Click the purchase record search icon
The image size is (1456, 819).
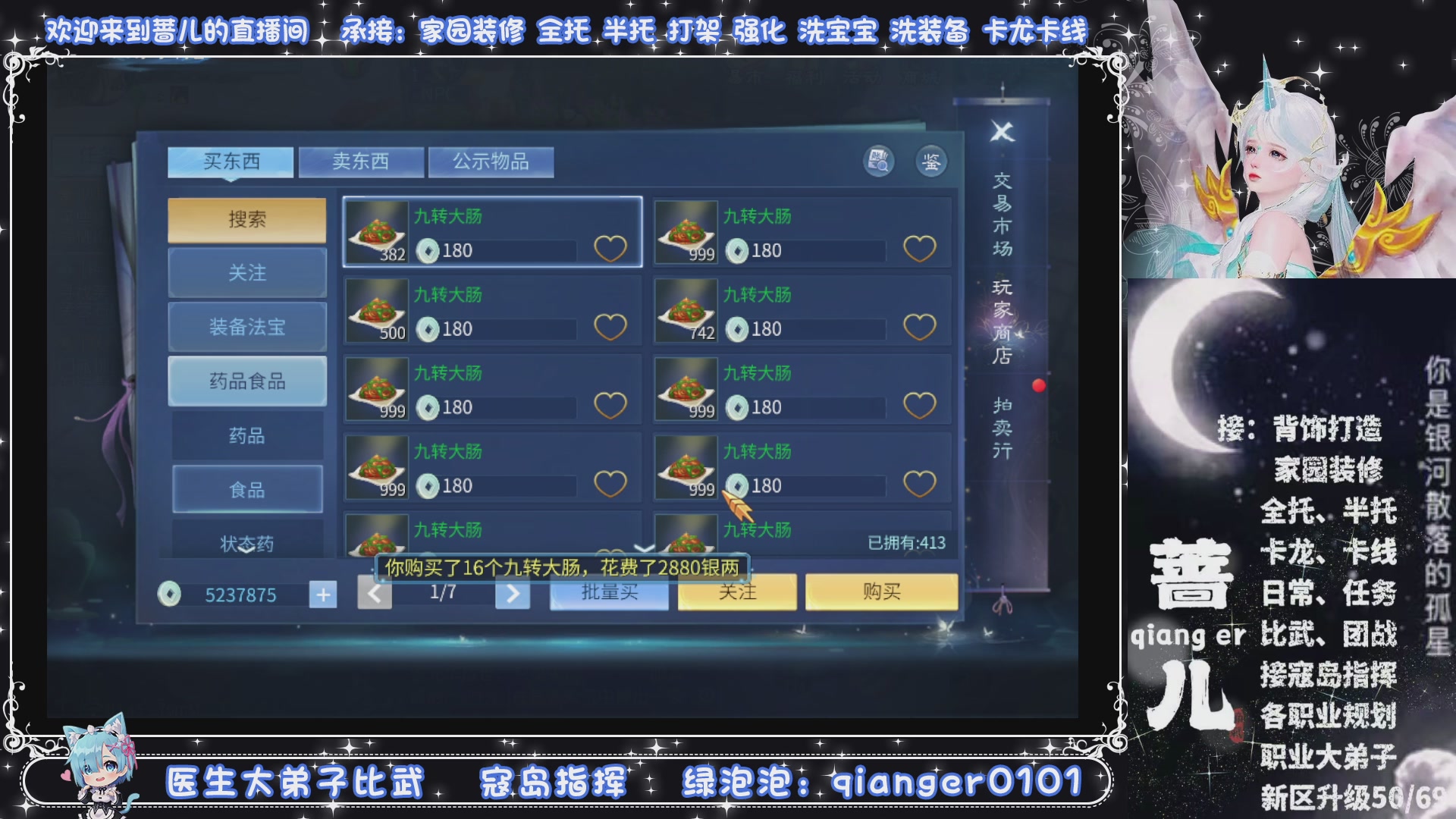(x=877, y=162)
